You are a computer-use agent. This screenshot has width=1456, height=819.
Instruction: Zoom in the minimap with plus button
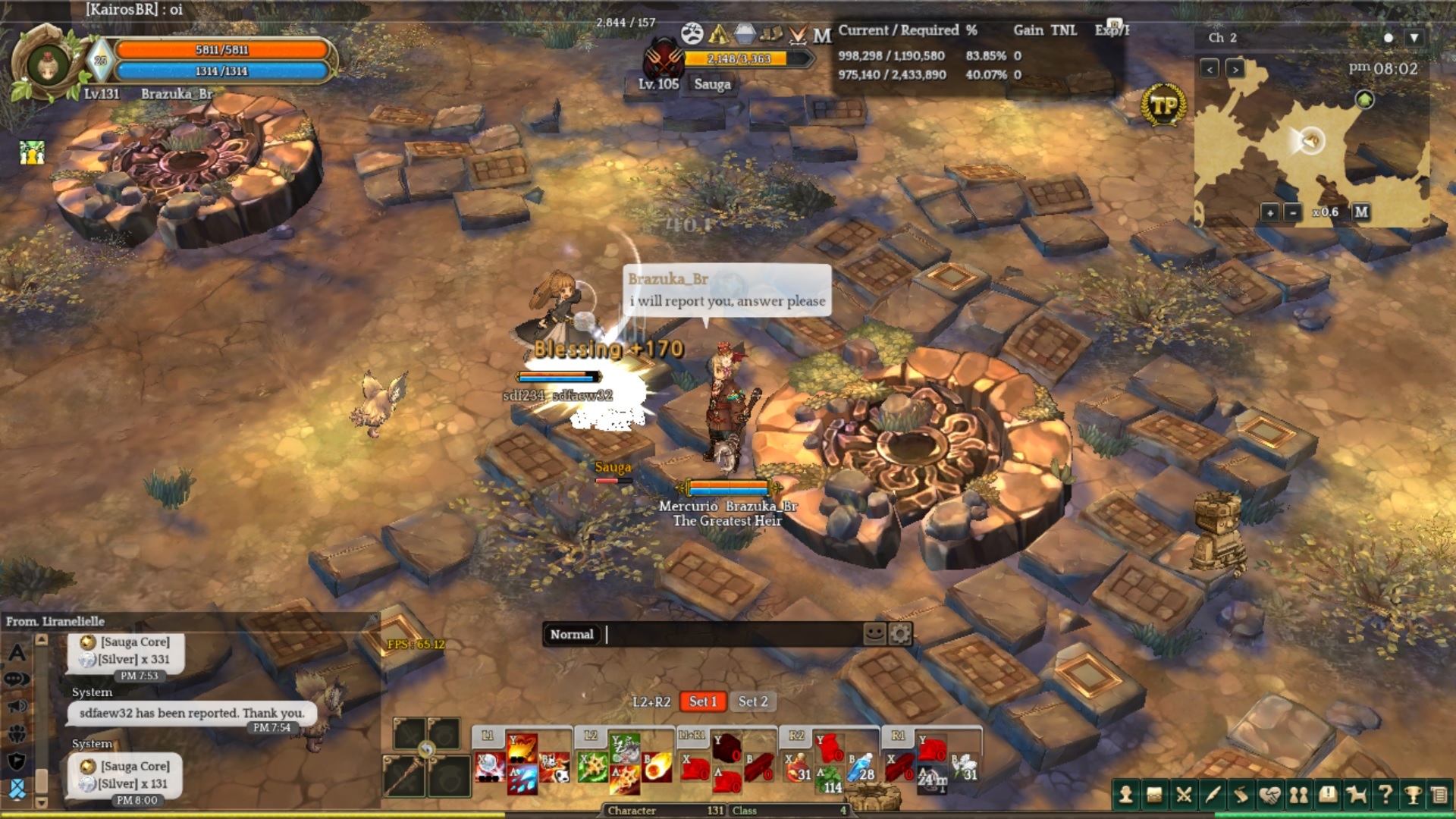coord(1270,212)
